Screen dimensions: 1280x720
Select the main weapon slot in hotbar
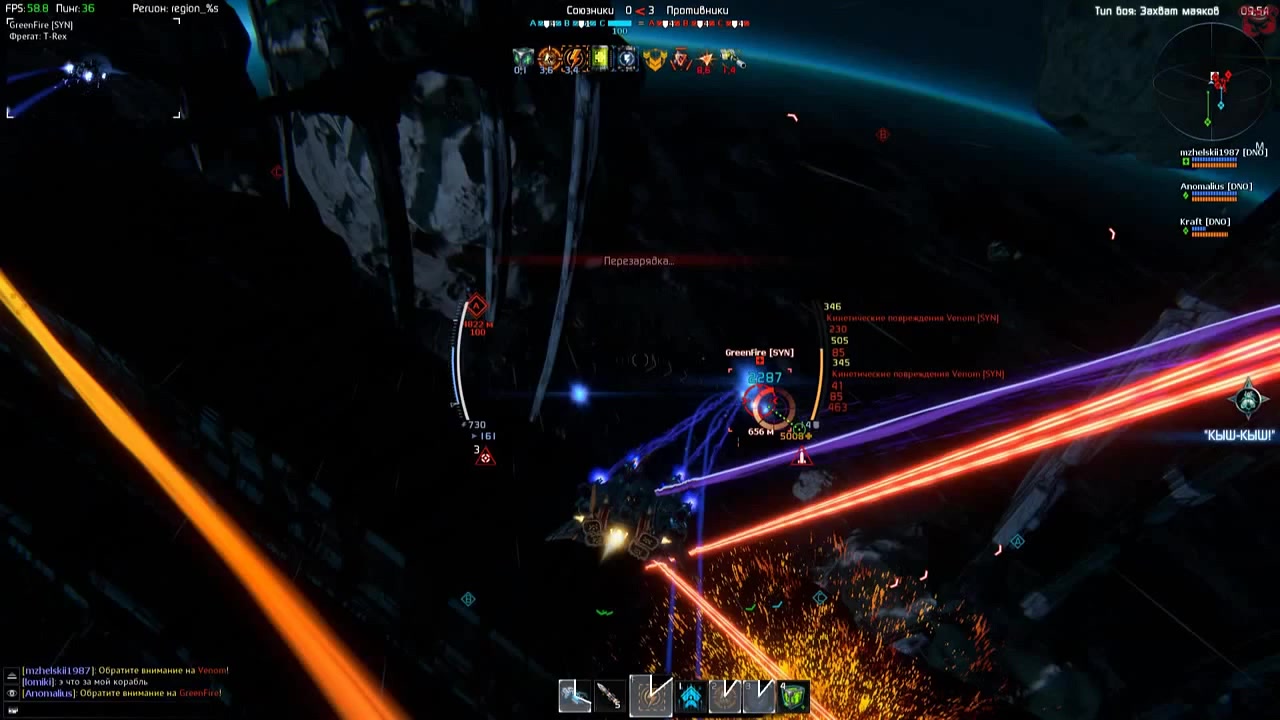[x=574, y=695]
